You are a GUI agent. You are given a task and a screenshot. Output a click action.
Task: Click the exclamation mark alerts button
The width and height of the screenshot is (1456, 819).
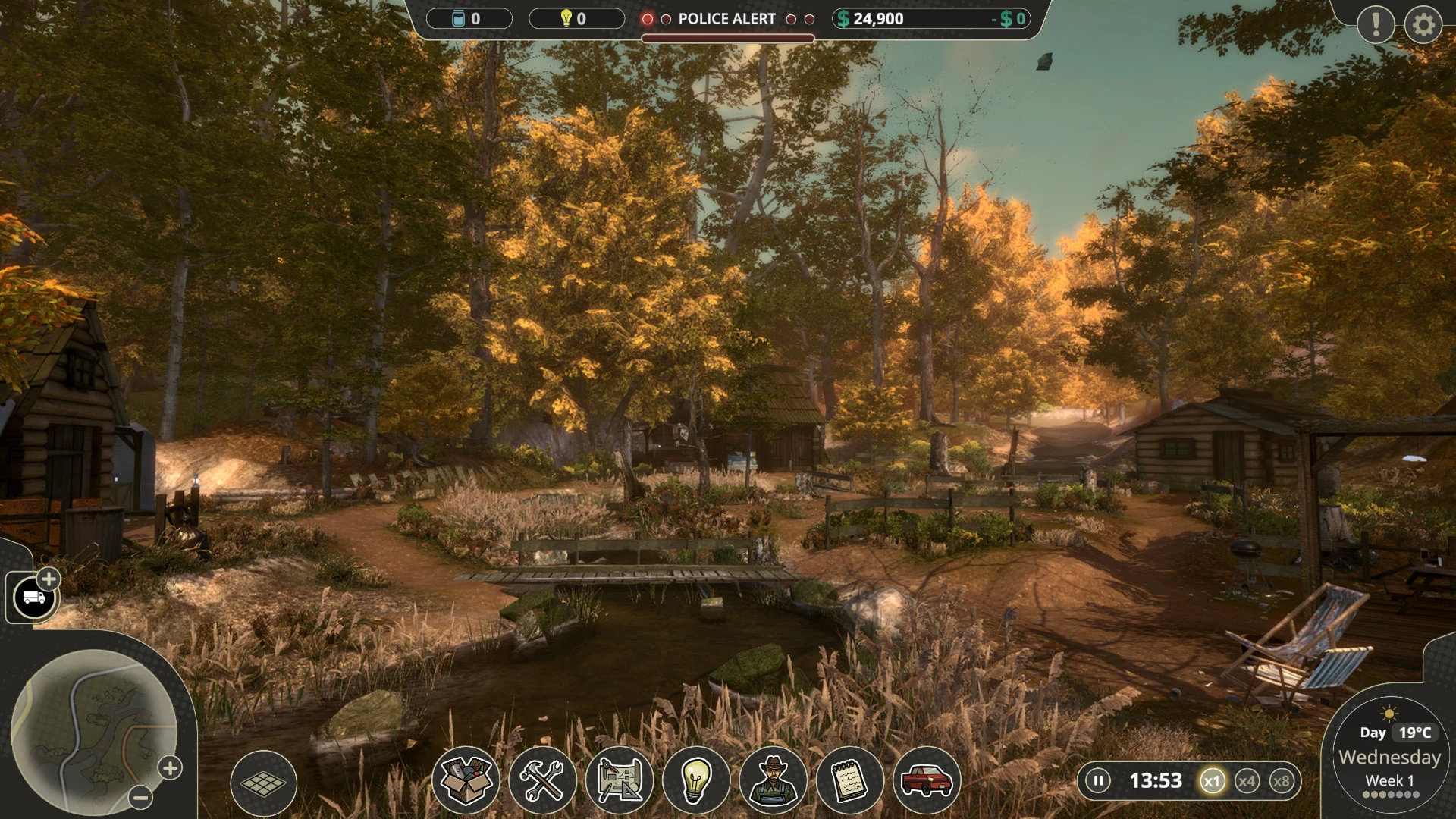[x=1376, y=24]
